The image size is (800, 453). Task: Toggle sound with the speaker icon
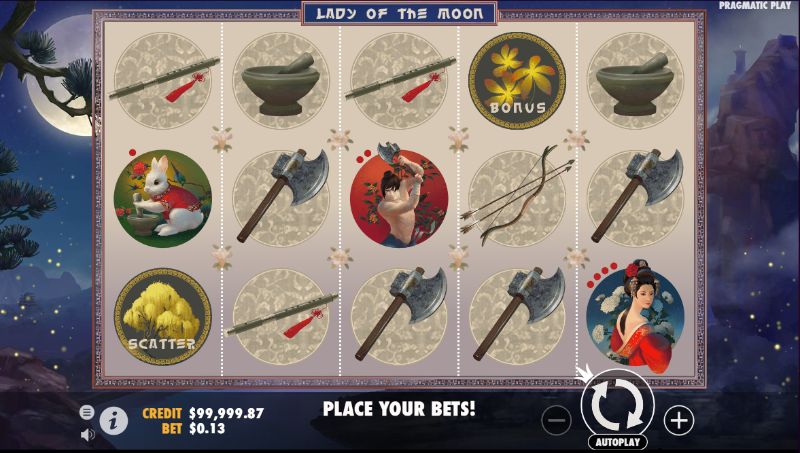pos(87,434)
